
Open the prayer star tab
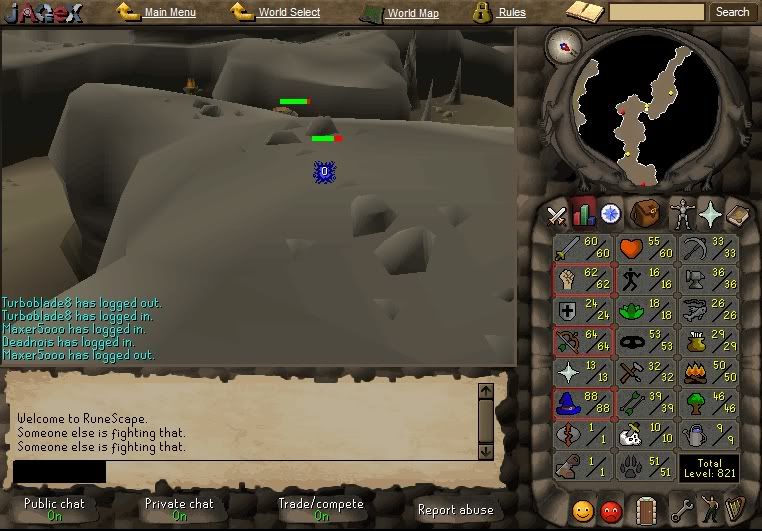(710, 214)
